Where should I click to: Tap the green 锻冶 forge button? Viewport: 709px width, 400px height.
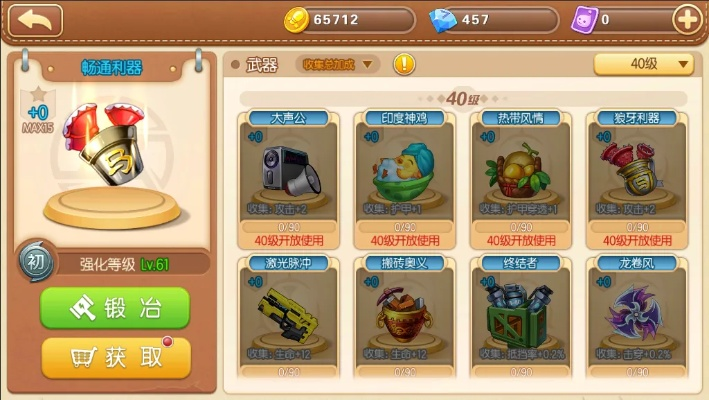tap(115, 309)
